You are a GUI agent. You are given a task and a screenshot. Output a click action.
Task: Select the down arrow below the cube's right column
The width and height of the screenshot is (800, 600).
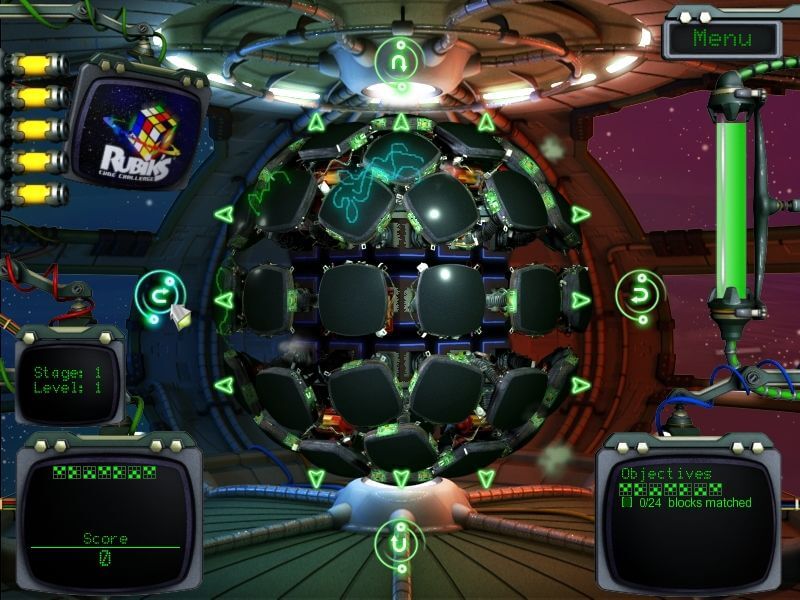(486, 477)
